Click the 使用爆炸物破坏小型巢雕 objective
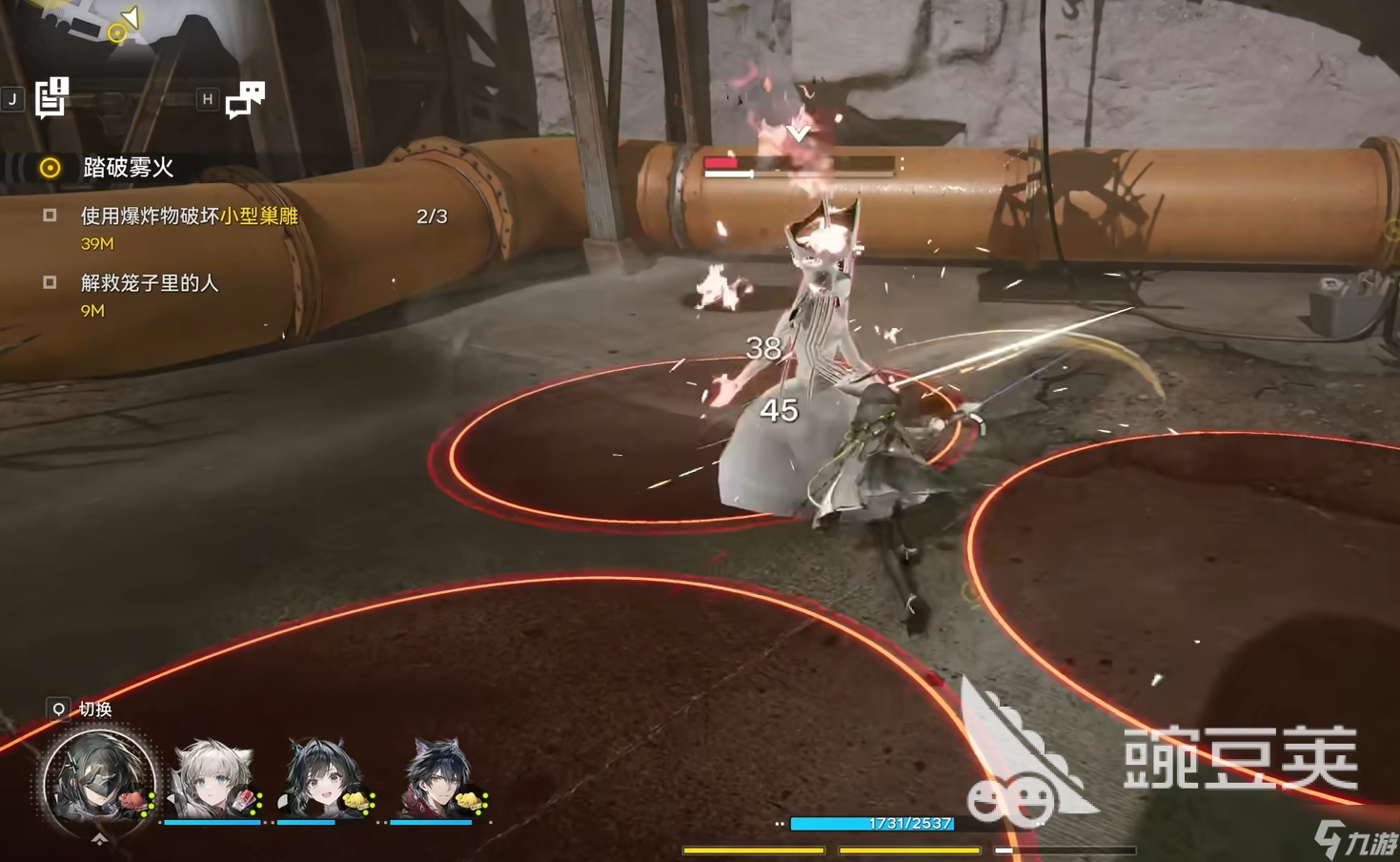 (x=189, y=216)
